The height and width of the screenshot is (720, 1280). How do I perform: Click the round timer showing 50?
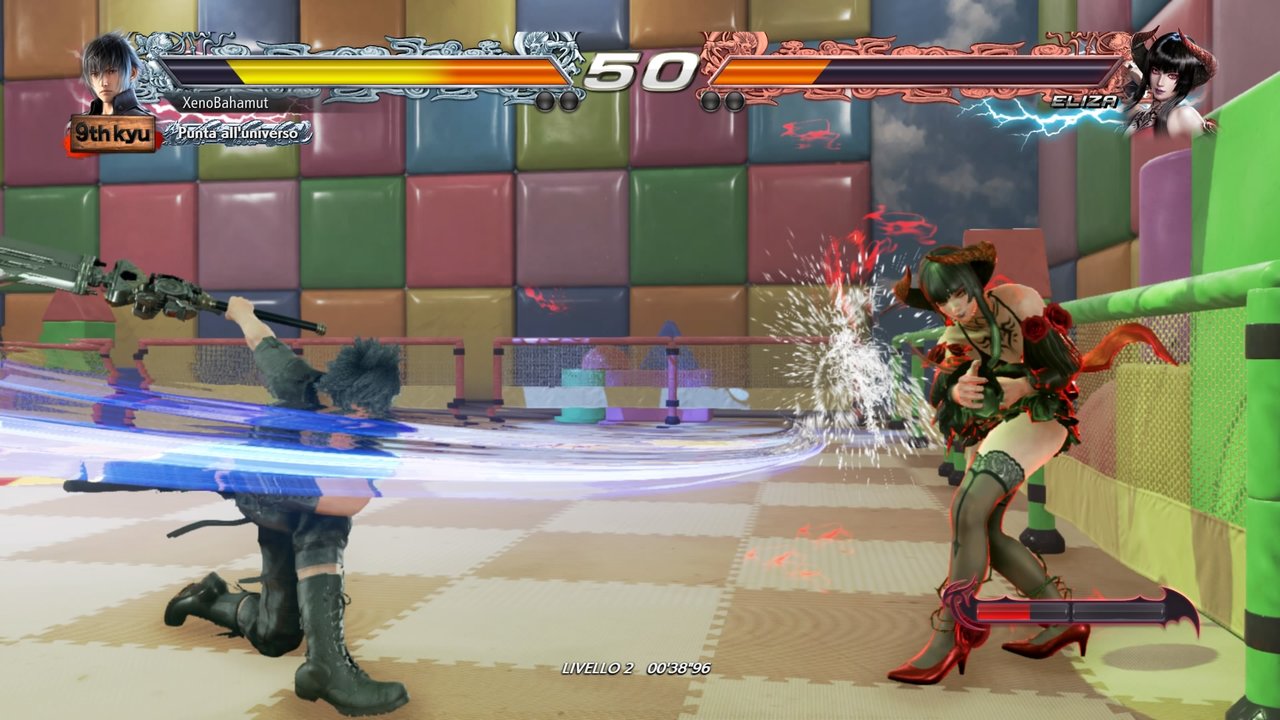coord(640,72)
